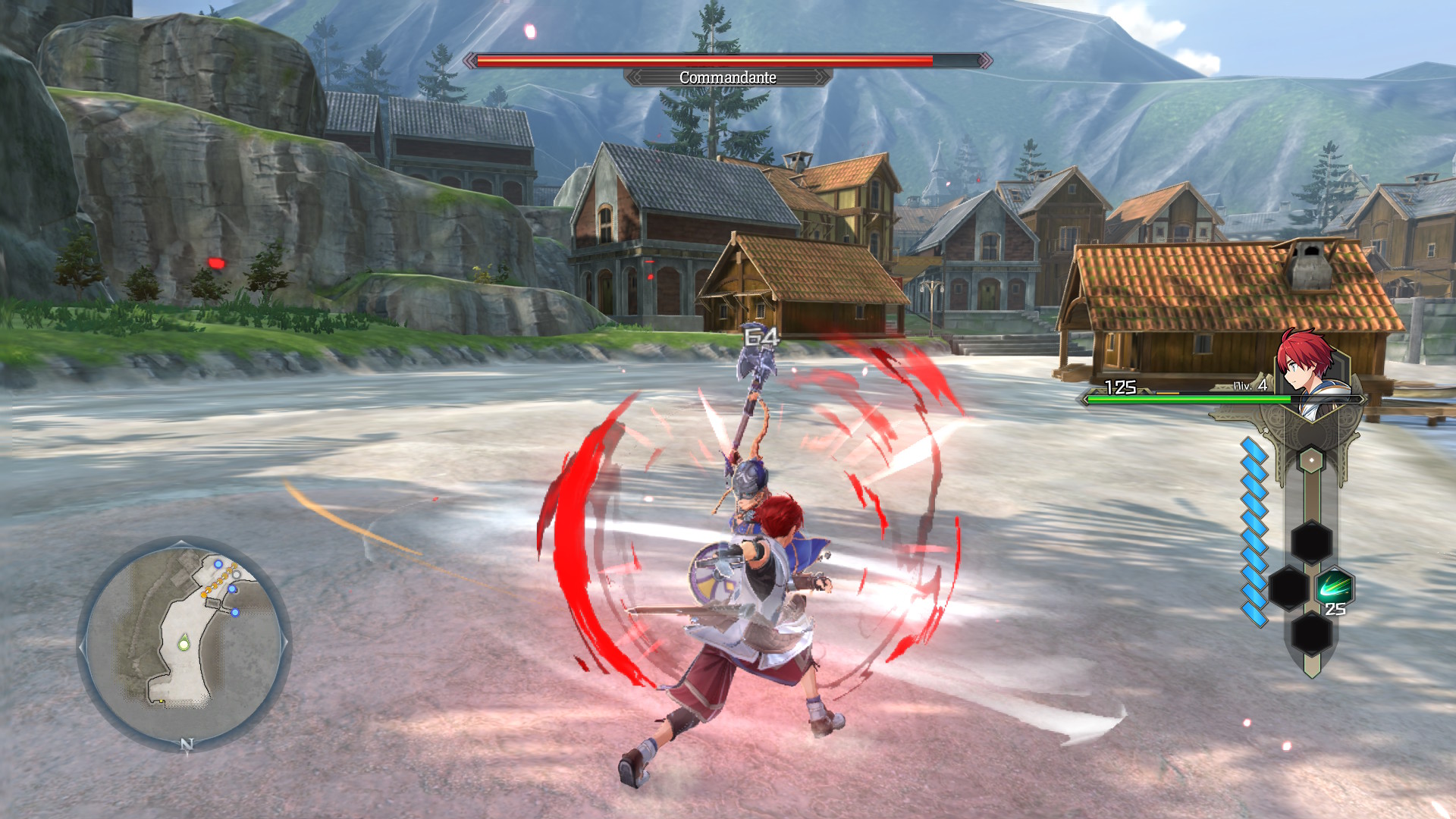Click the green player marker on minimap
The height and width of the screenshot is (819, 1456).
coord(184,644)
